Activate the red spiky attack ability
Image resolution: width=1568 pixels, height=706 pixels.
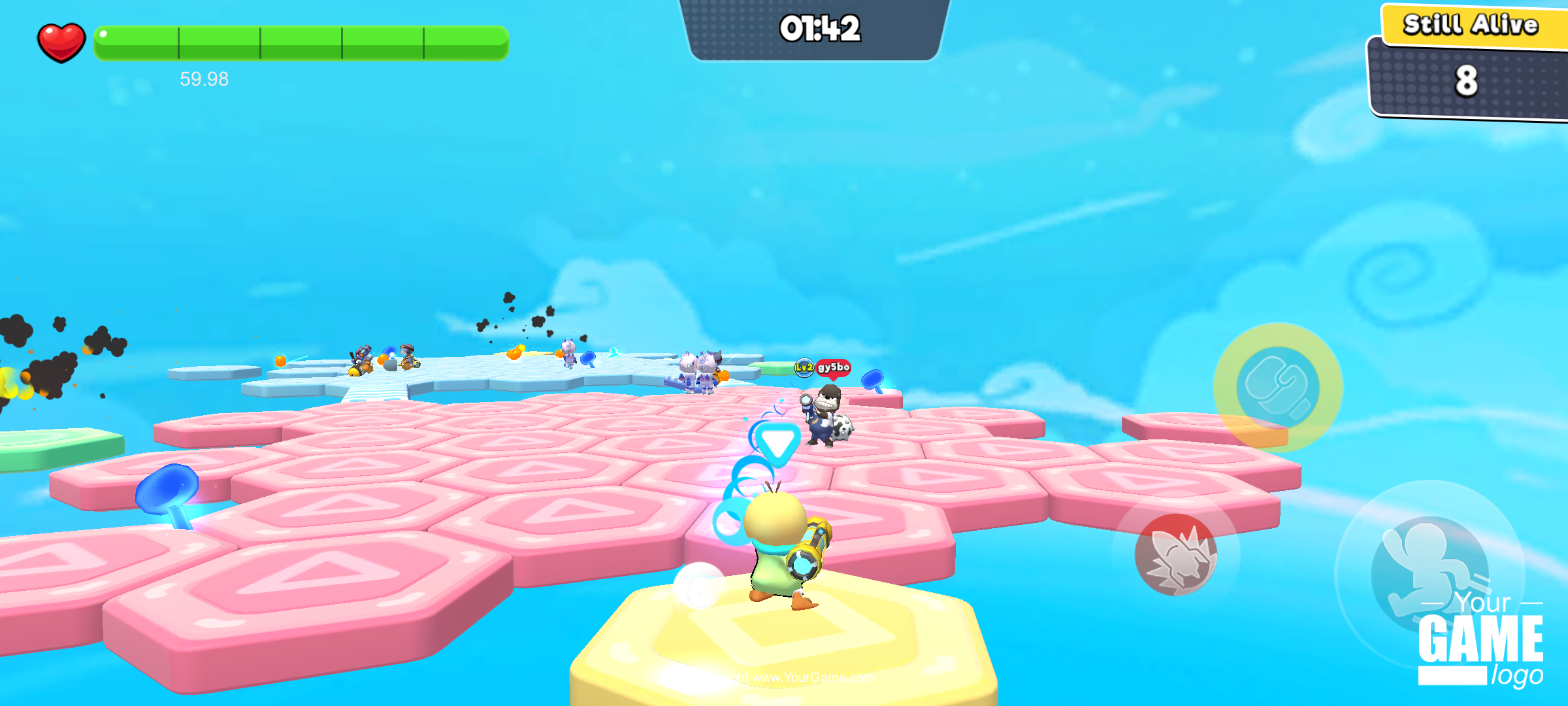coord(1175,554)
